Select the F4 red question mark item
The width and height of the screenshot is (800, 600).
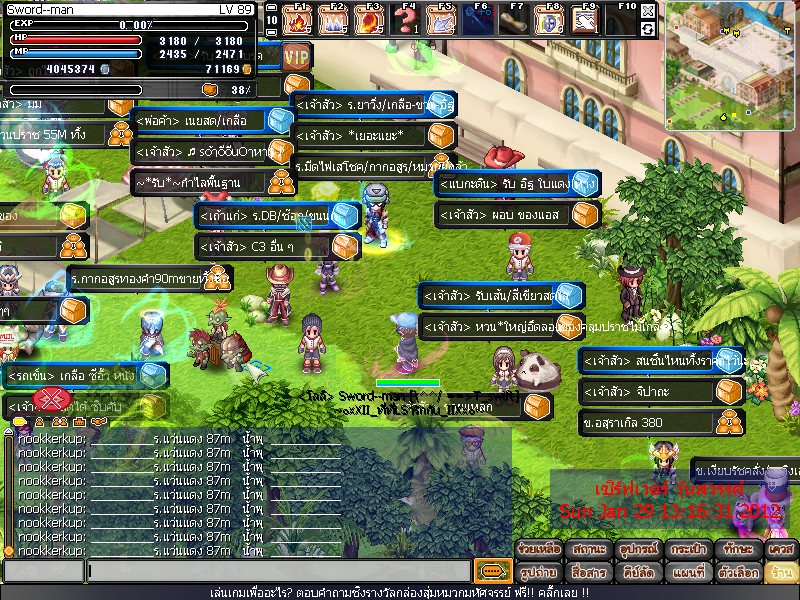(407, 19)
